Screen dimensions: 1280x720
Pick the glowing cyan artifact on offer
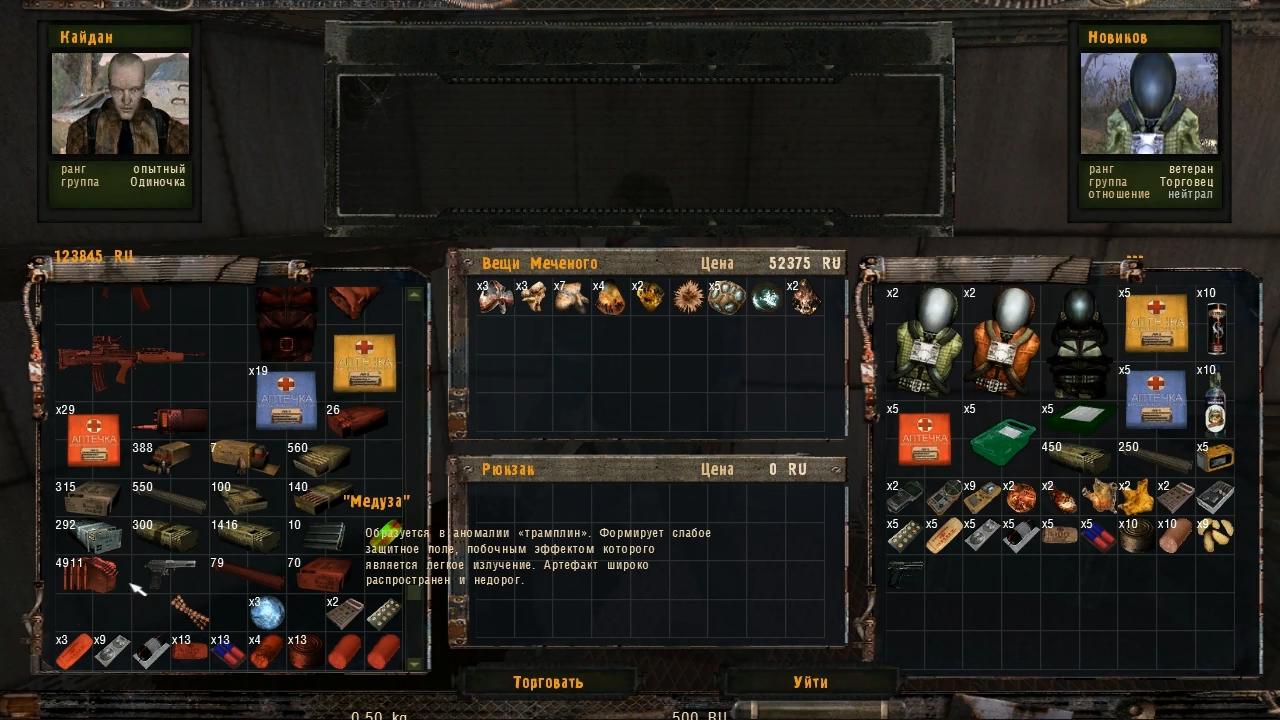(x=767, y=298)
